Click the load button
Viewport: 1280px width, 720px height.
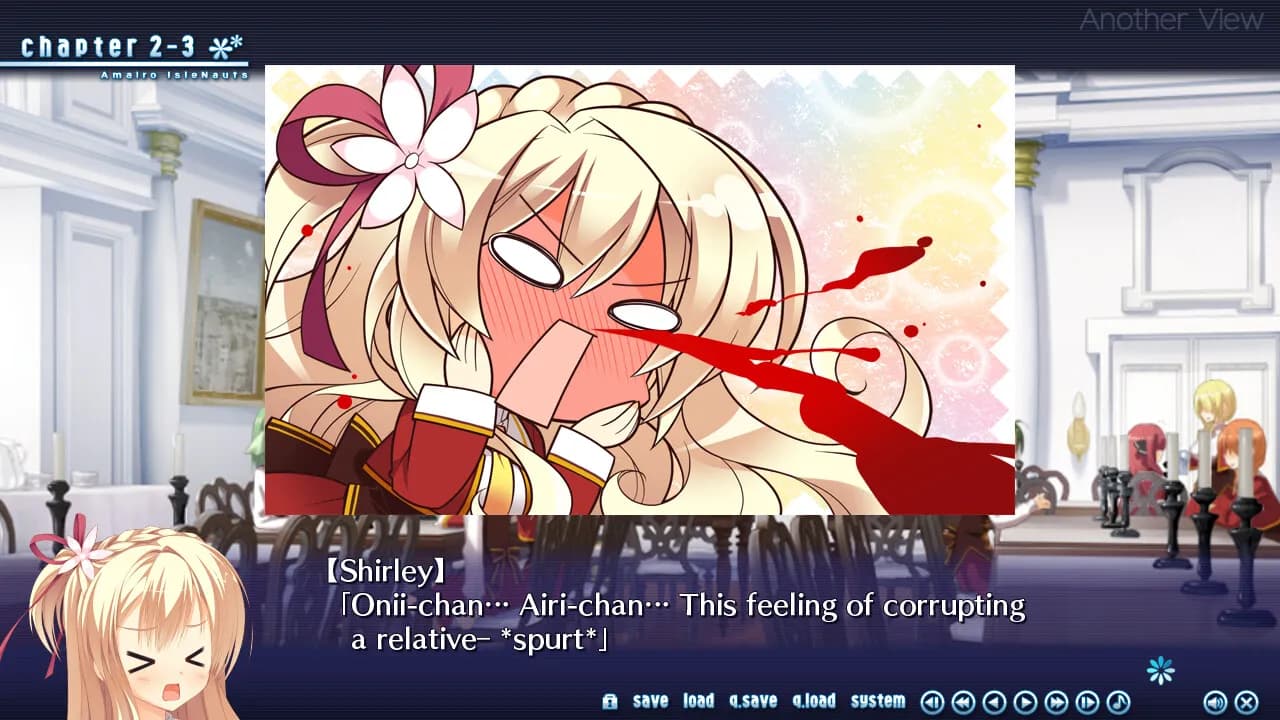698,701
